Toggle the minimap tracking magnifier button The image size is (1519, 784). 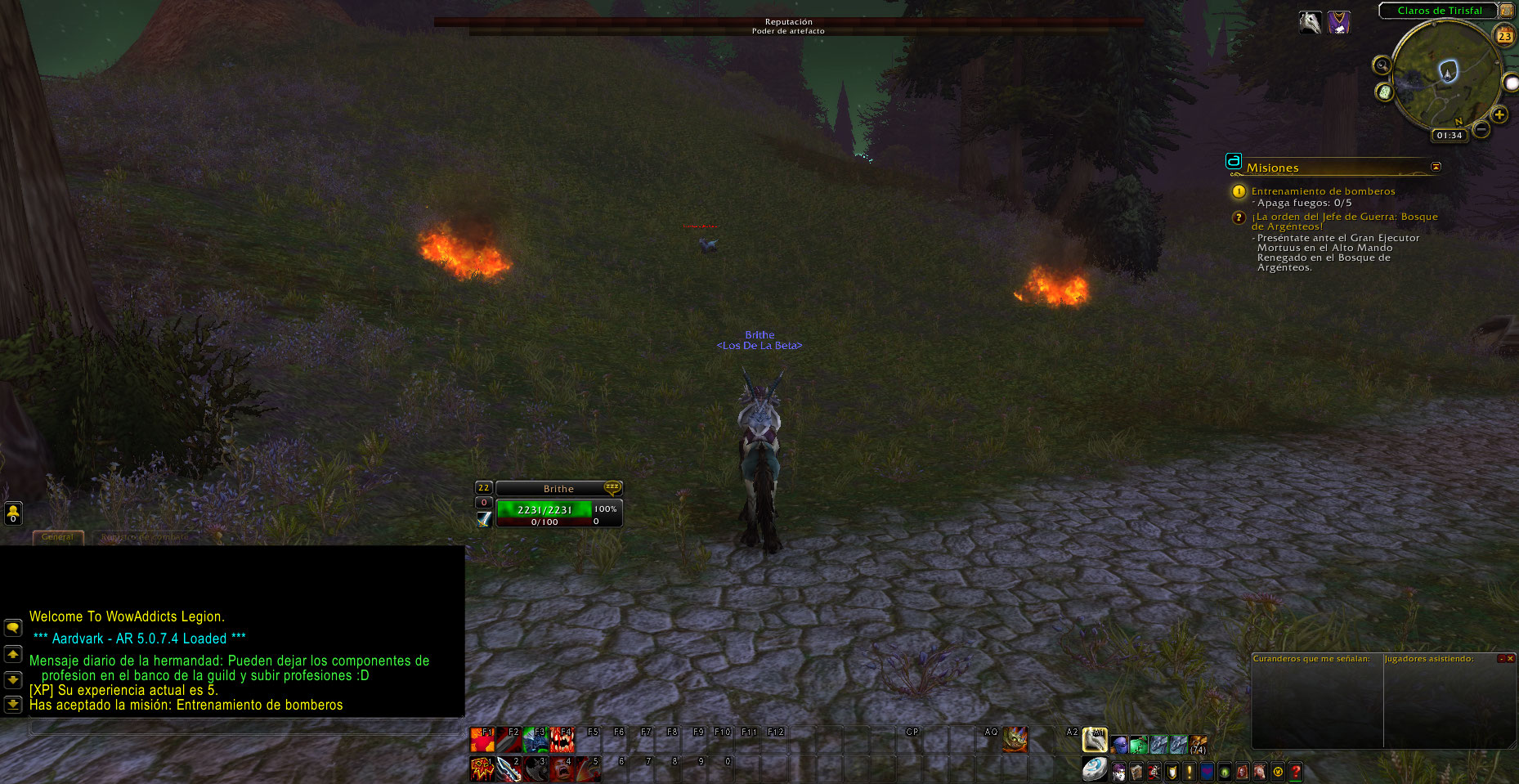(1382, 65)
